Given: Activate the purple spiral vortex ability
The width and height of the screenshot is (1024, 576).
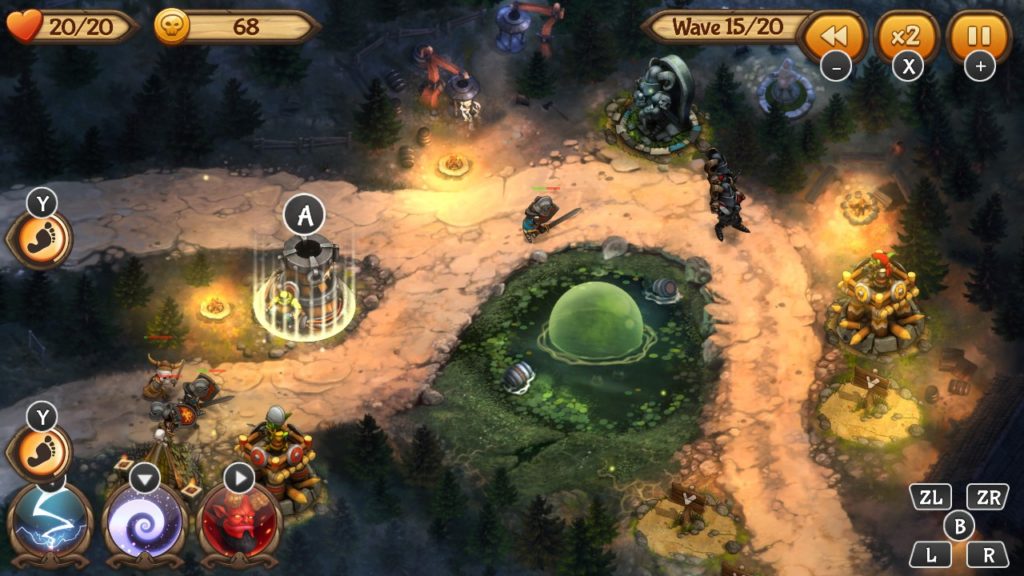Looking at the screenshot, I should click(x=145, y=523).
